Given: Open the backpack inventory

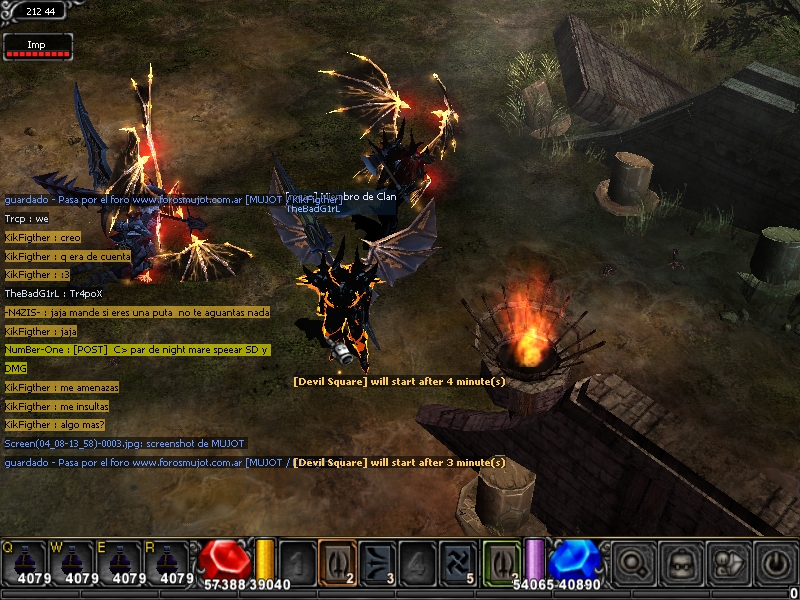Looking at the screenshot, I should [680, 562].
